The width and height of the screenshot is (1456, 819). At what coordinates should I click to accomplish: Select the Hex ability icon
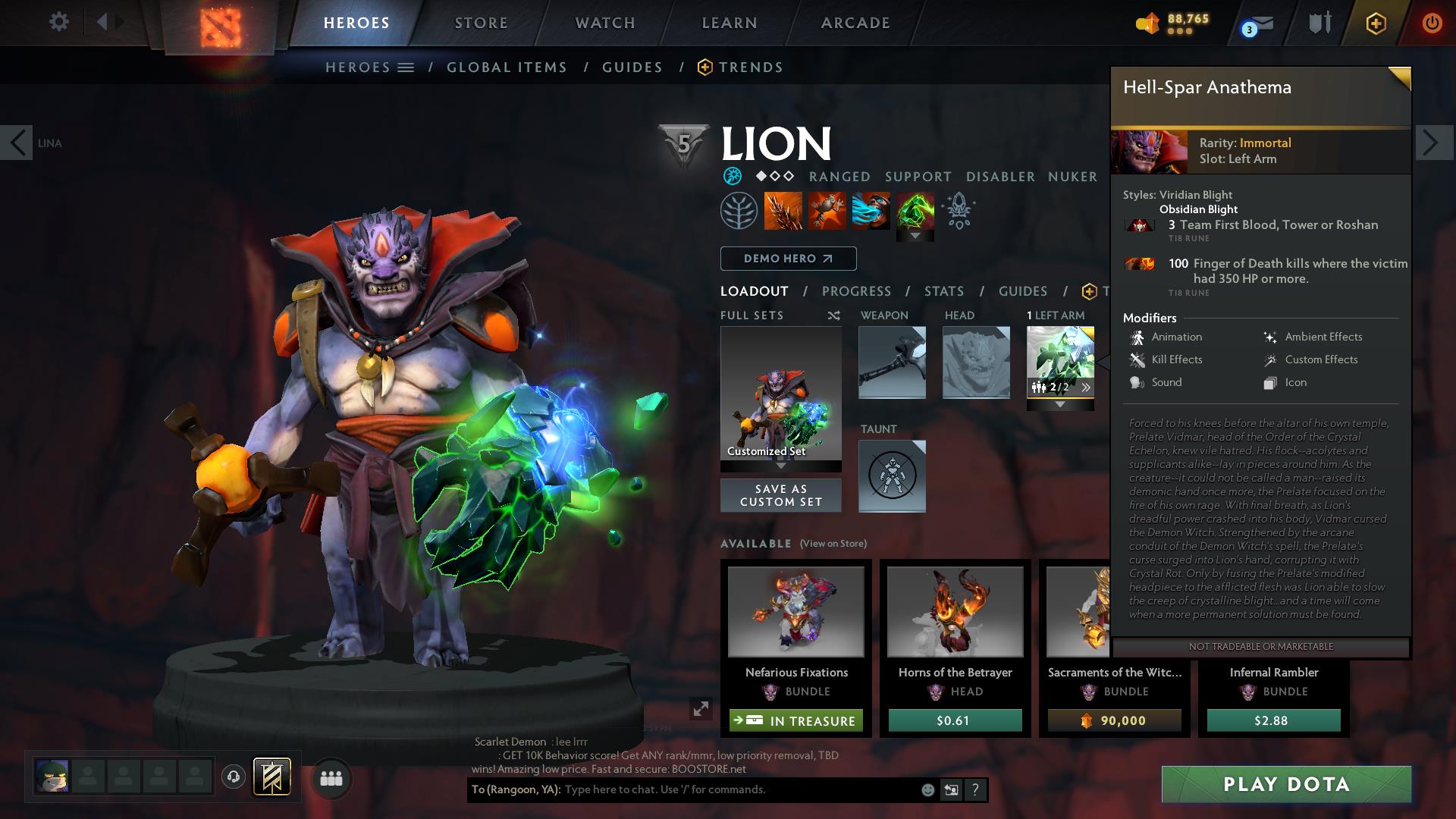pyautogui.click(x=827, y=211)
